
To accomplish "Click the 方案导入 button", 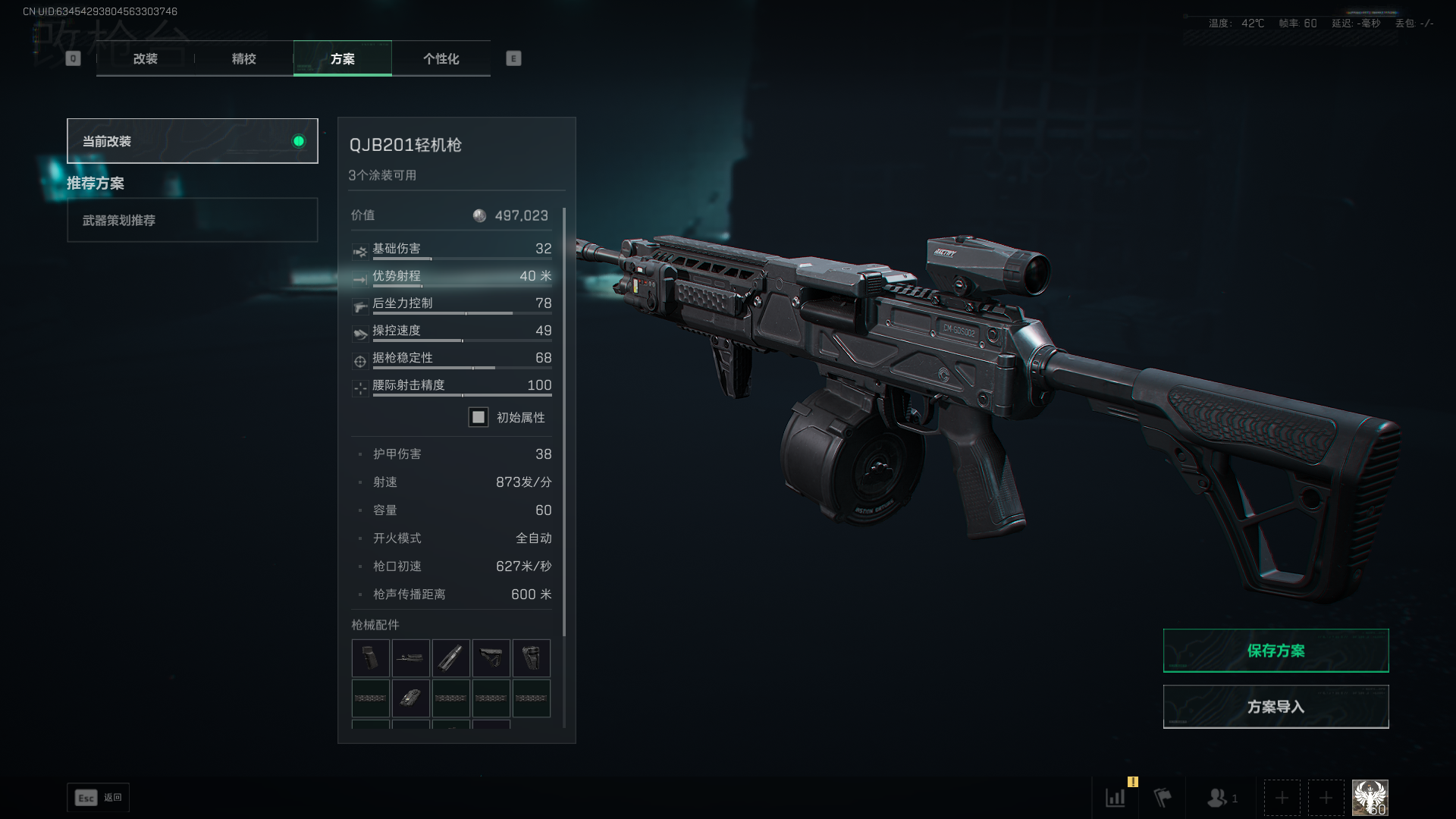I will (1276, 706).
